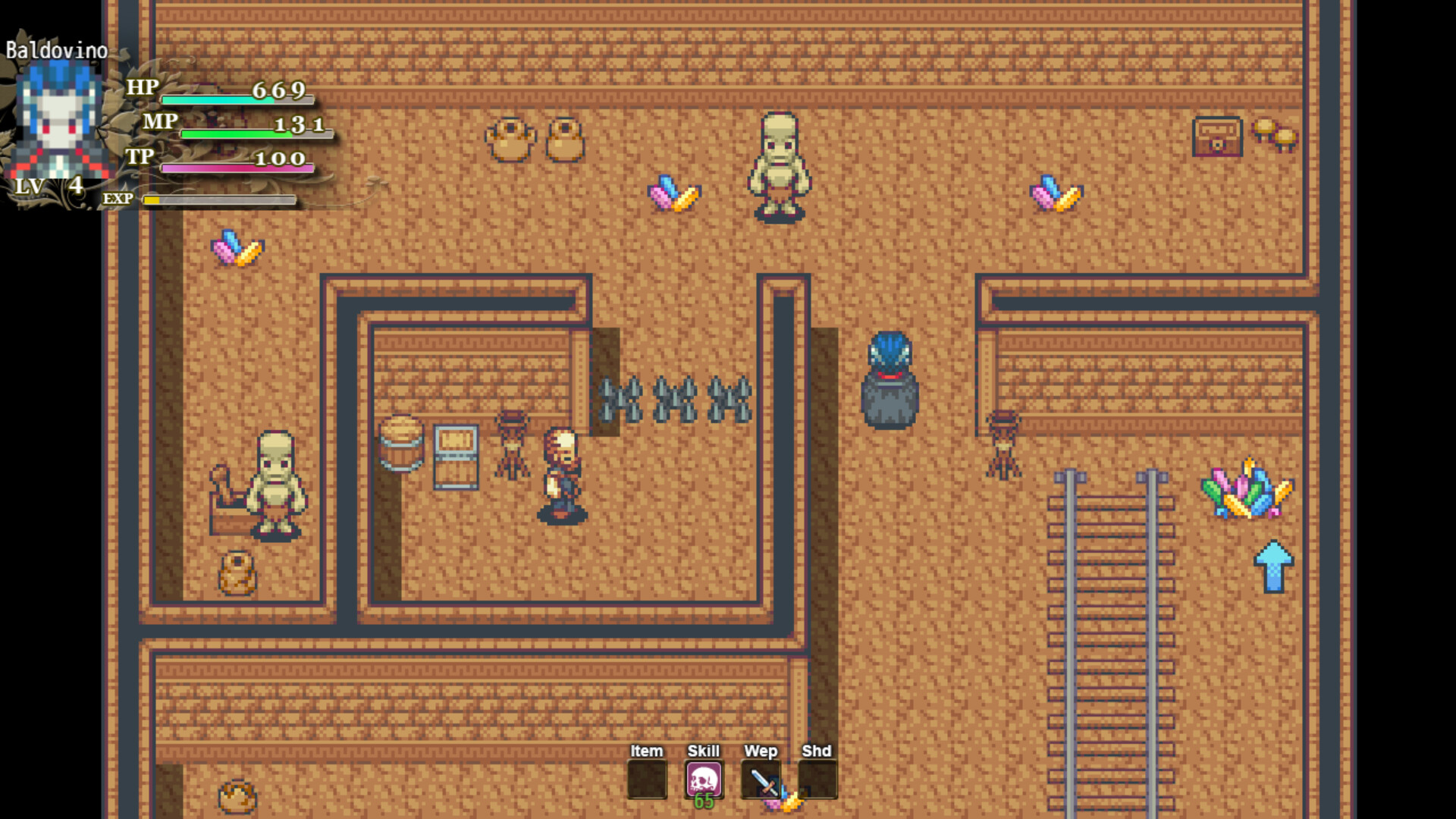Click the Skill label above the skull slot
The width and height of the screenshot is (1456, 819).
coord(702,751)
